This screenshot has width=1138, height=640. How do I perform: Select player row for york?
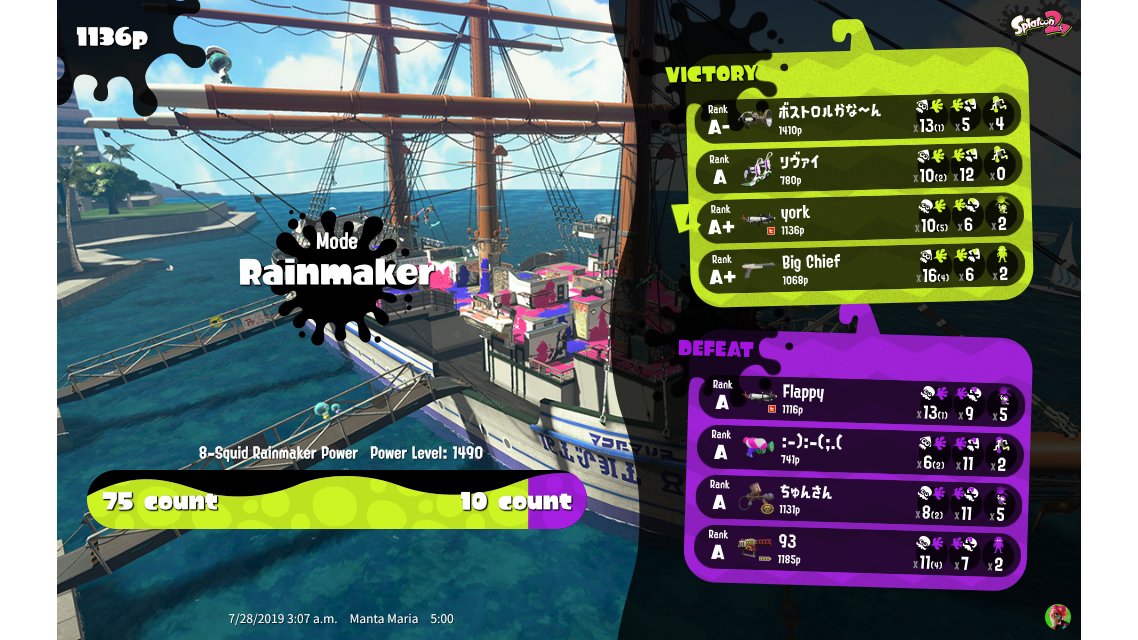tap(860, 220)
